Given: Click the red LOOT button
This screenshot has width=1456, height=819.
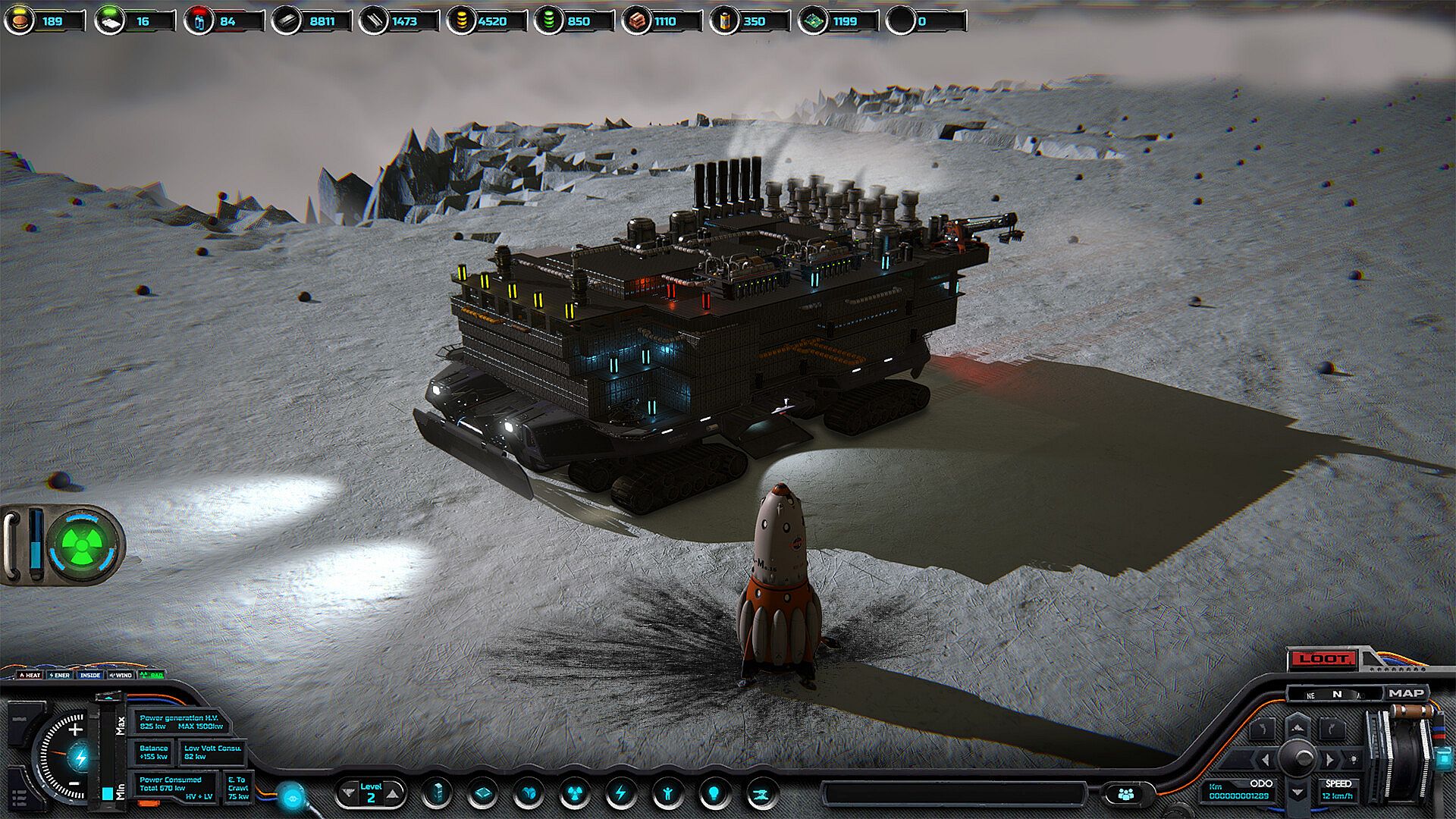Looking at the screenshot, I should click(x=1323, y=659).
